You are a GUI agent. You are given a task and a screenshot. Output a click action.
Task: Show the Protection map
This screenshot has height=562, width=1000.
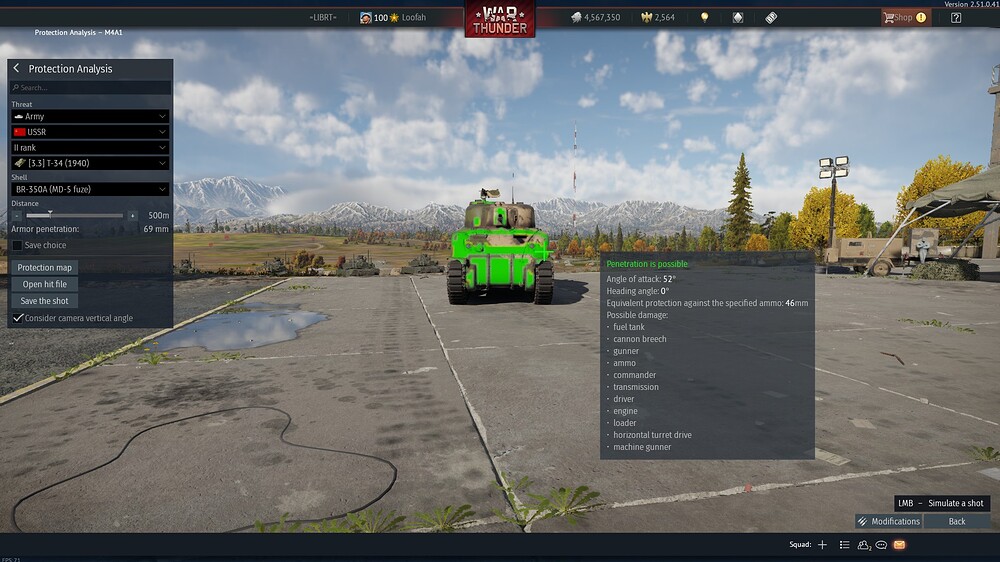pos(45,268)
